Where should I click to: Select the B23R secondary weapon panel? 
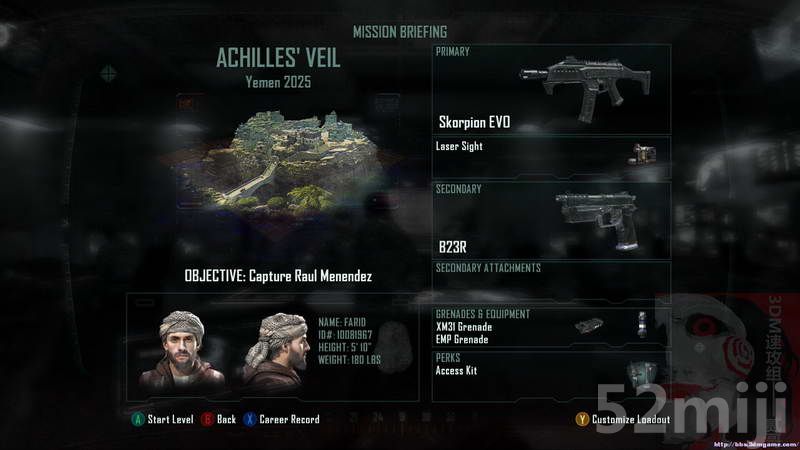pos(551,219)
